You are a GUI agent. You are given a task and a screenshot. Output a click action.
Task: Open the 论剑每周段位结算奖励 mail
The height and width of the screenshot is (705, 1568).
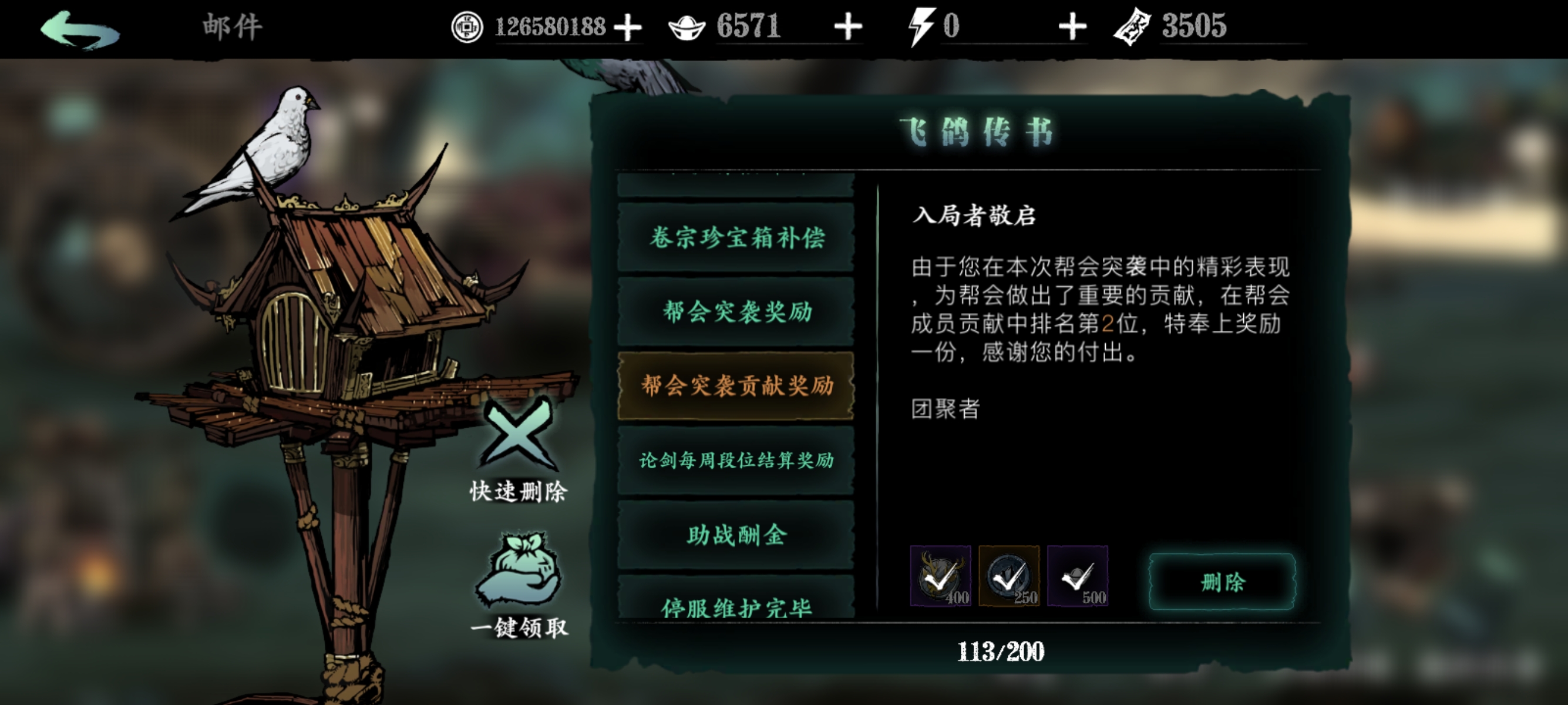point(735,461)
